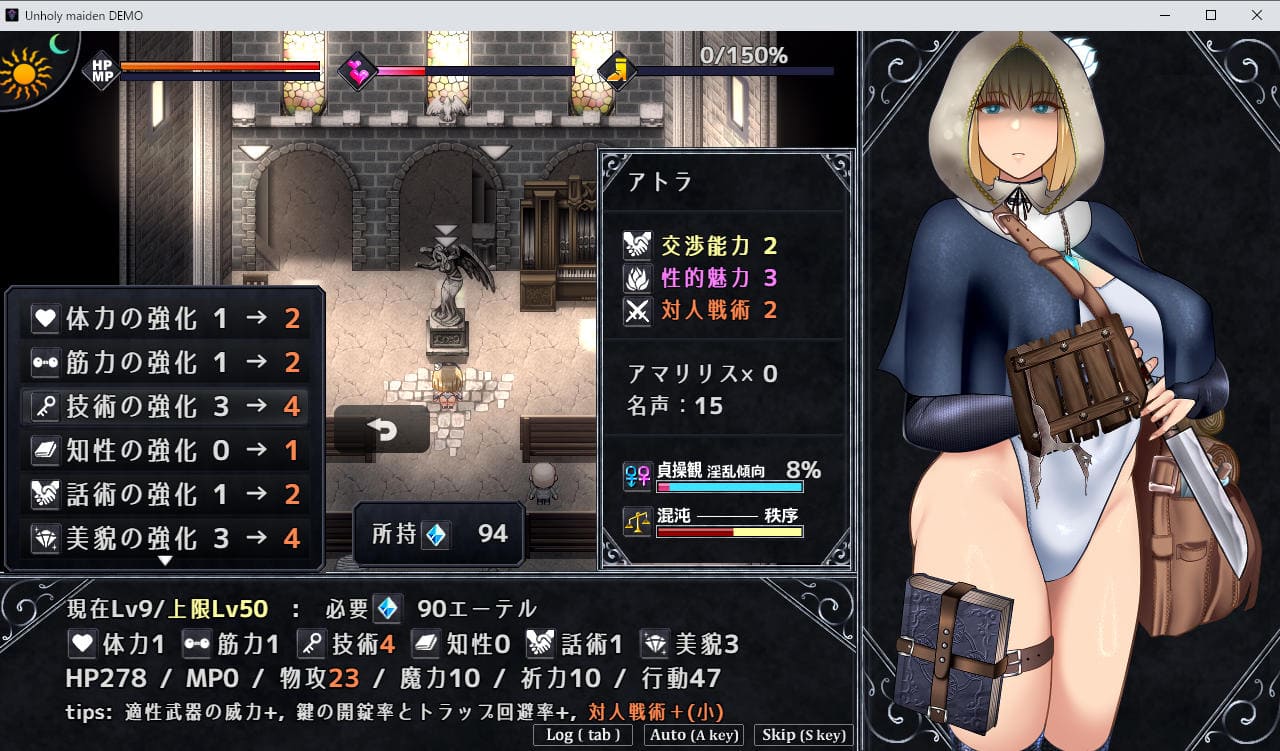Select 体力の強化 upgrade option

(165, 319)
